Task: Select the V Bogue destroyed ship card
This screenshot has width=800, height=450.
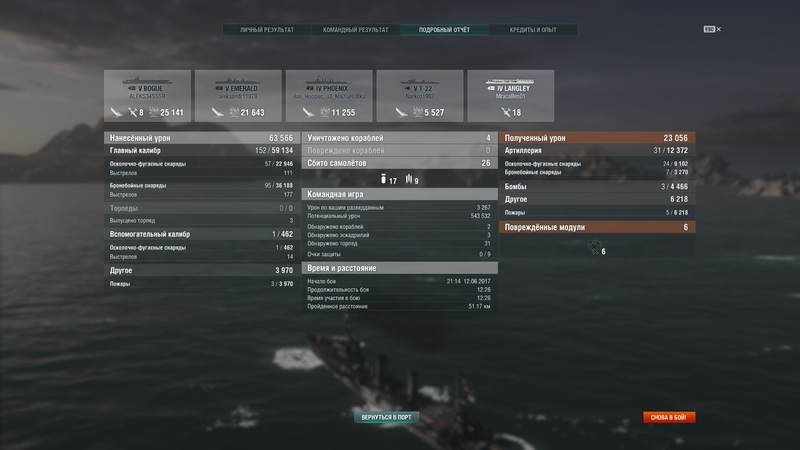Action: pos(146,96)
